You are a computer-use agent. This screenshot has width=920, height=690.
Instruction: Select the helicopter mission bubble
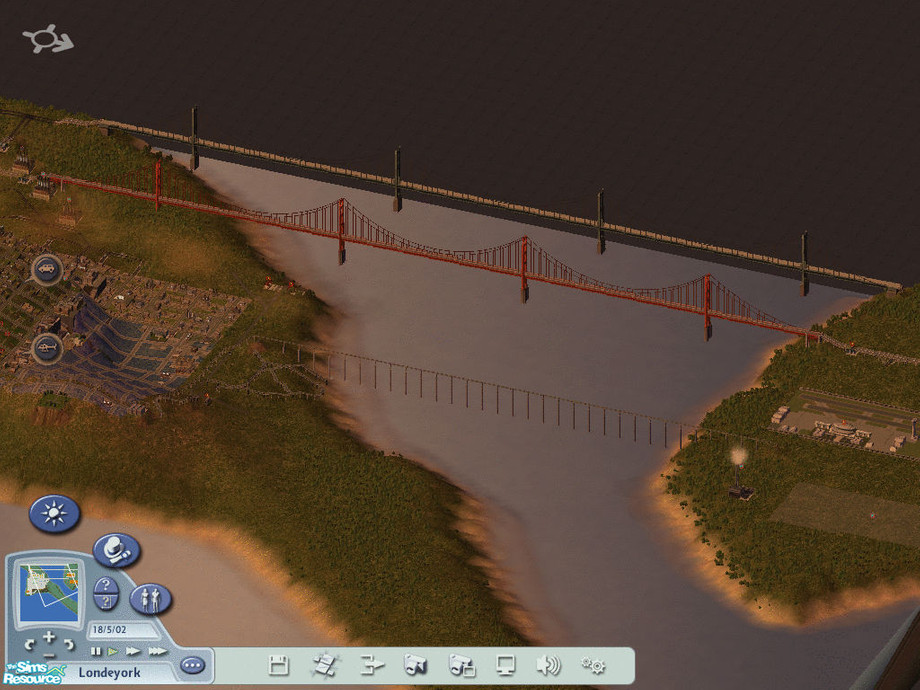(47, 347)
